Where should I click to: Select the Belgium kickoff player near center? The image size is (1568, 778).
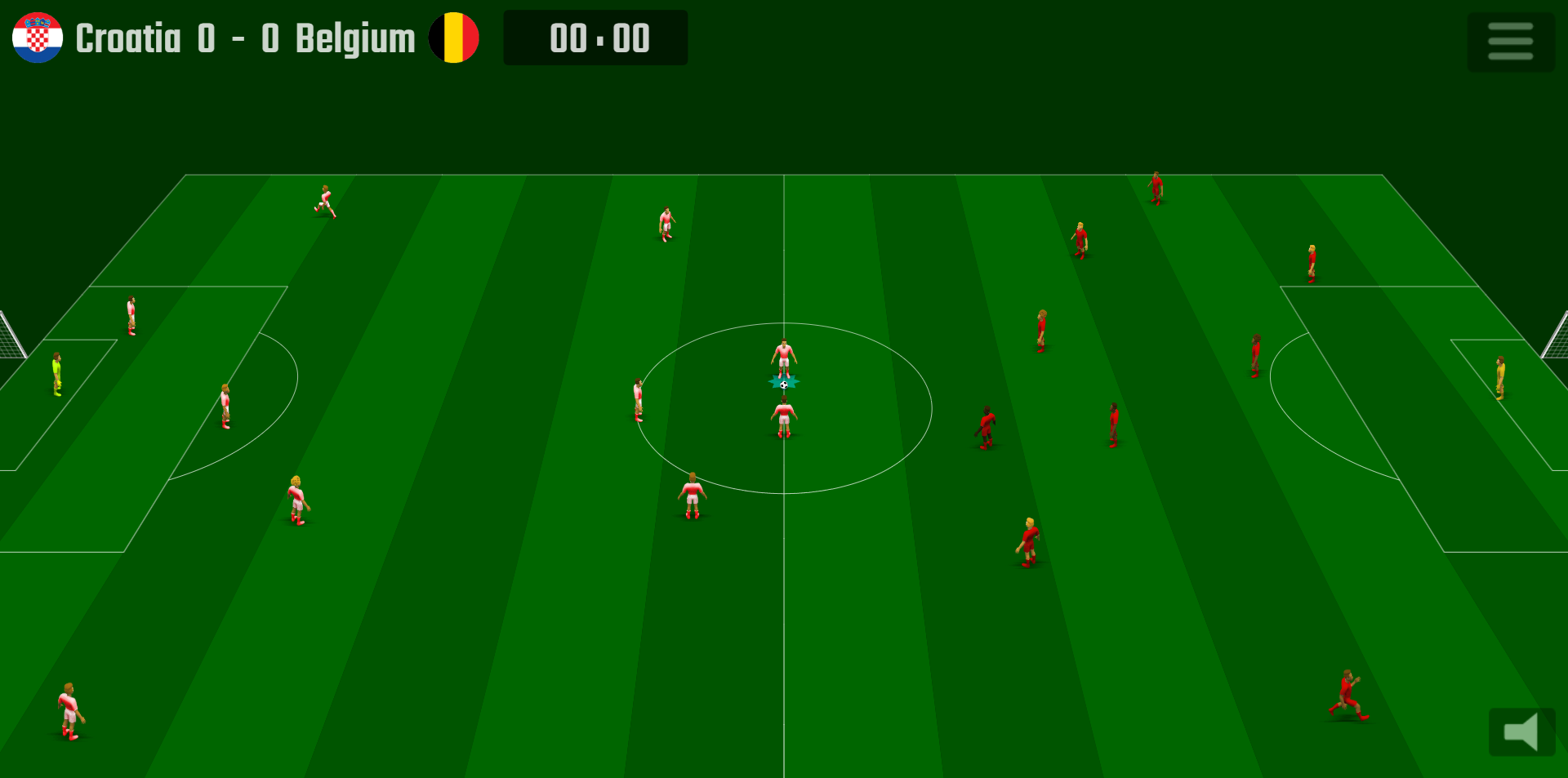click(986, 425)
